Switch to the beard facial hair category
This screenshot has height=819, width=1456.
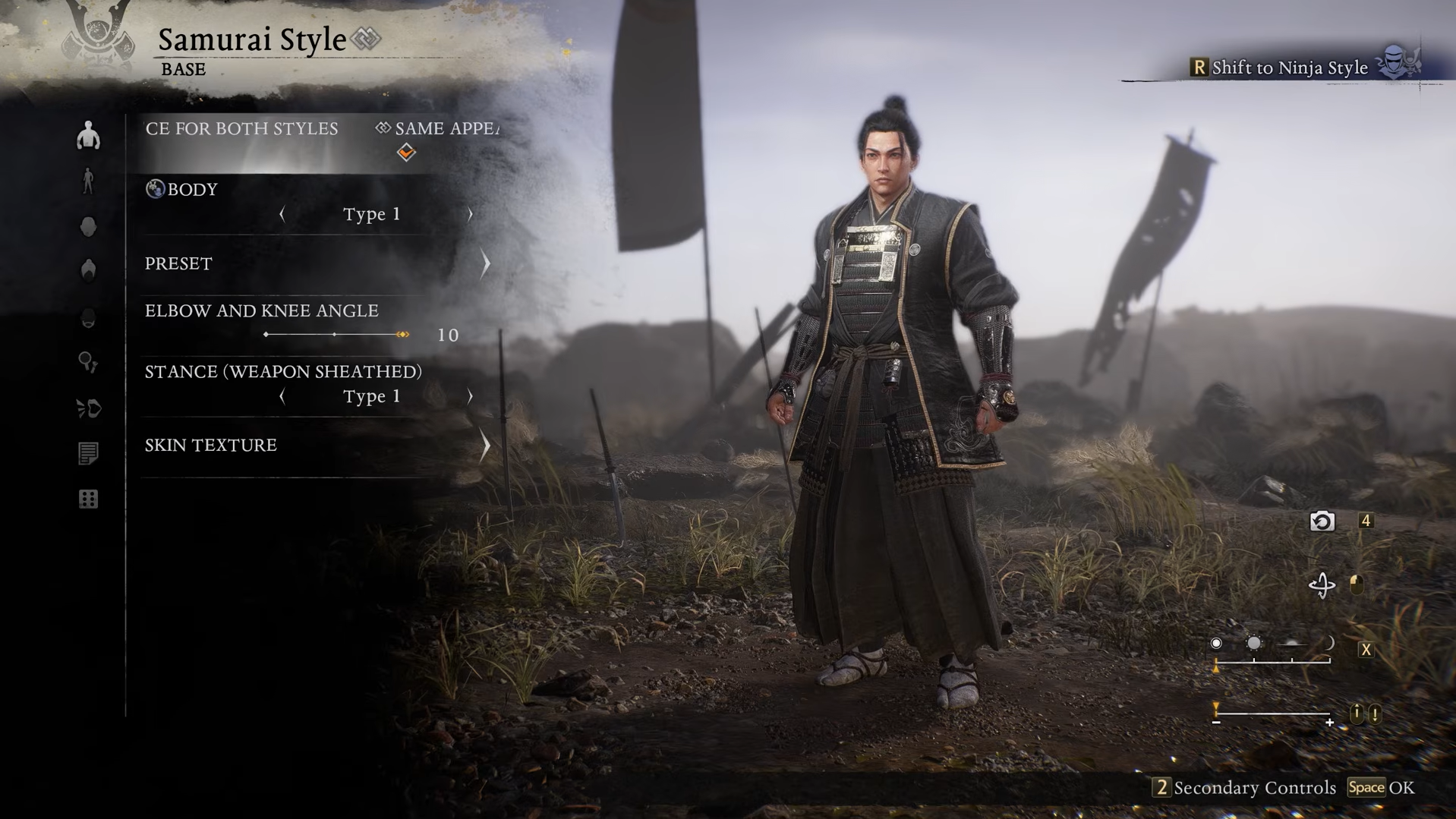(88, 317)
